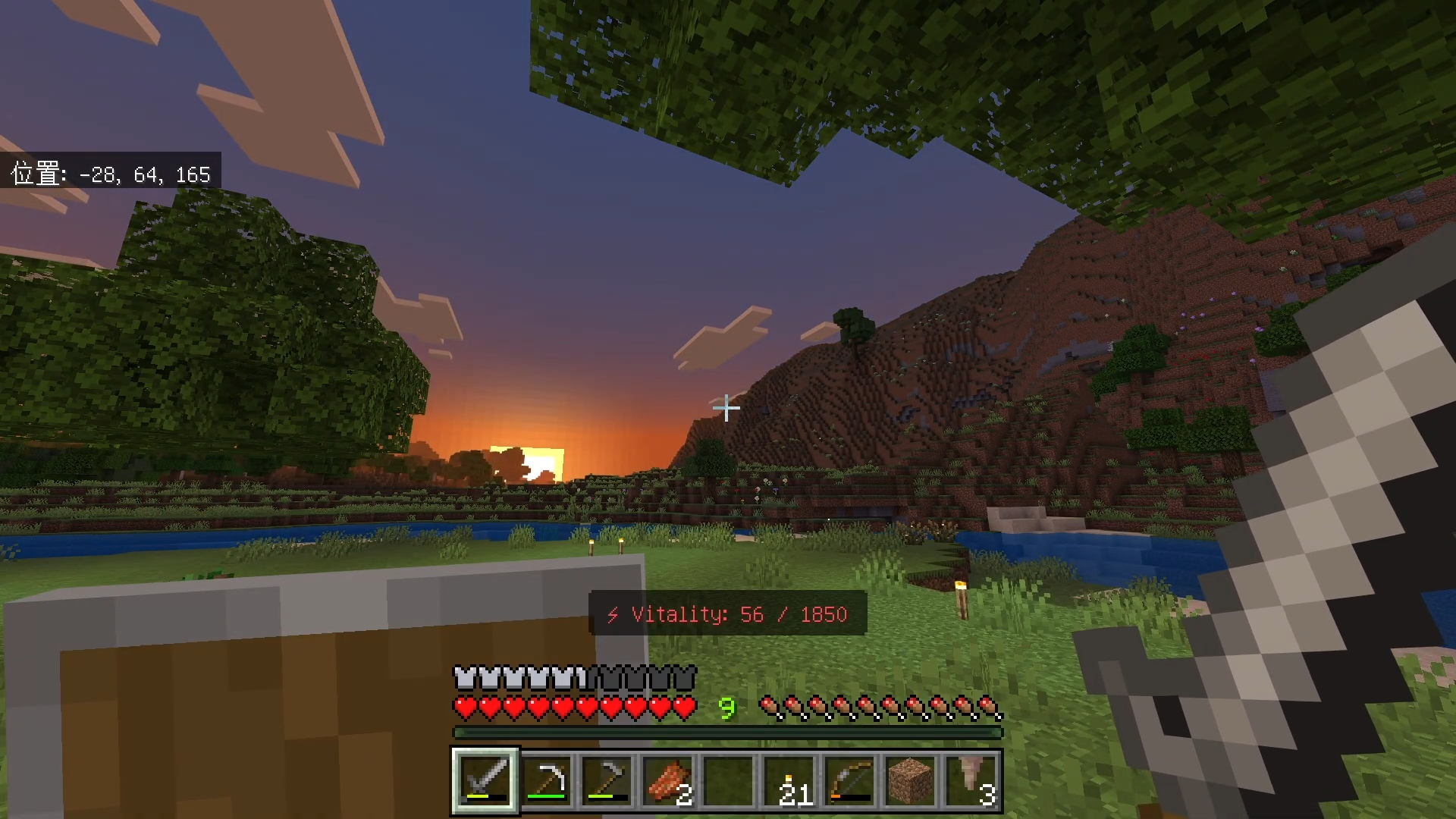
Task: Select the cooked salmon stack
Action: coord(667,780)
